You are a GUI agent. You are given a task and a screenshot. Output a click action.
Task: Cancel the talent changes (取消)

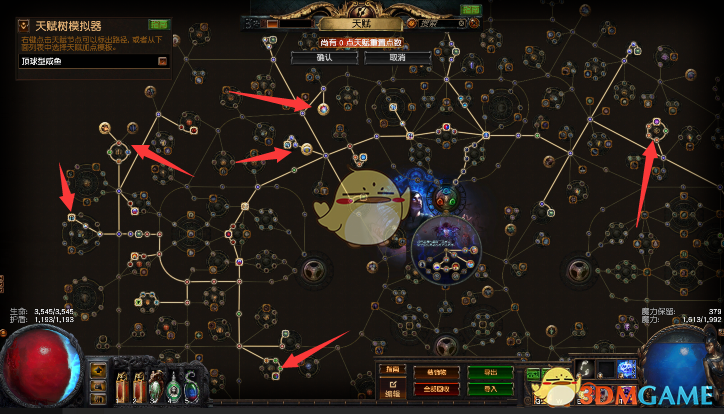[x=397, y=57]
